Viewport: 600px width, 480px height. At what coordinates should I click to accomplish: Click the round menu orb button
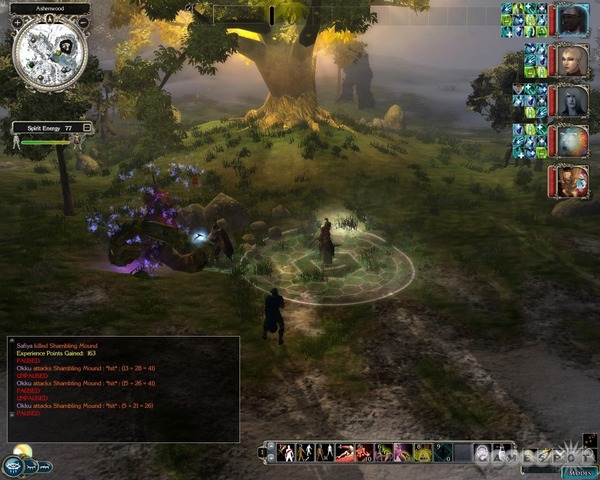click(14, 466)
